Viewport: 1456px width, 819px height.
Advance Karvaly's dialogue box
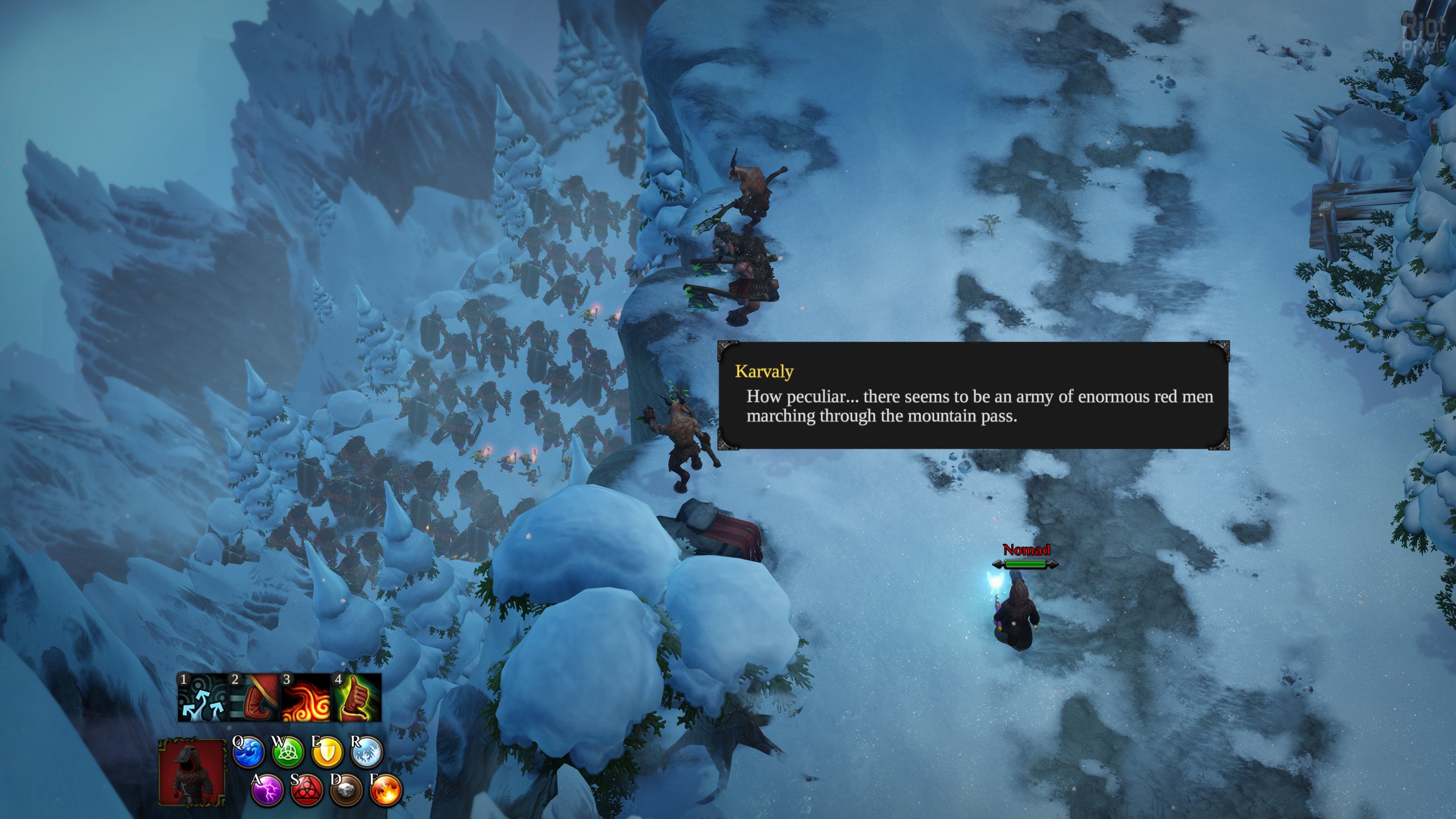(x=973, y=395)
